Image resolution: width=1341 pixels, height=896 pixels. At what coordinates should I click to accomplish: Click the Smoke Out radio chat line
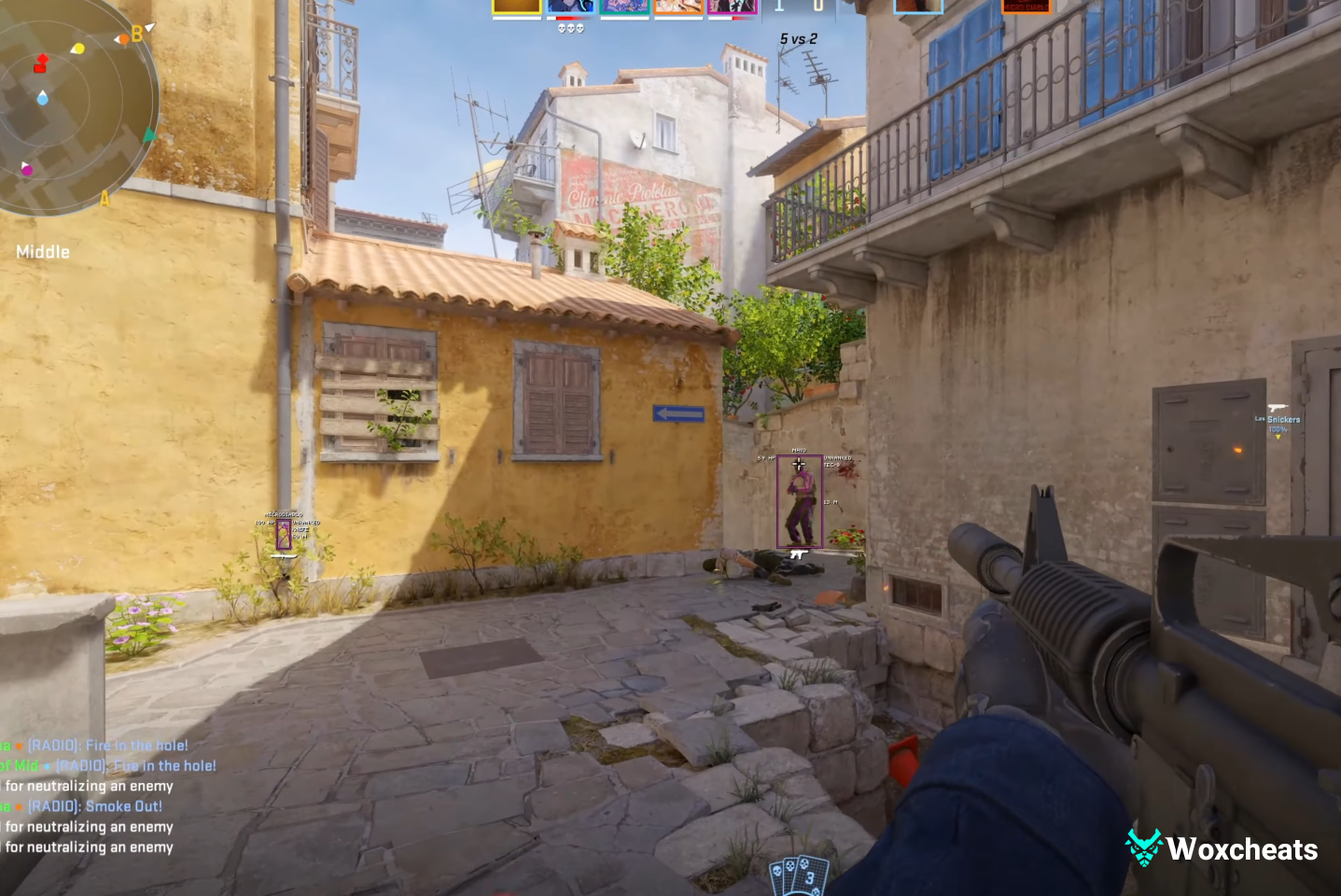click(94, 806)
